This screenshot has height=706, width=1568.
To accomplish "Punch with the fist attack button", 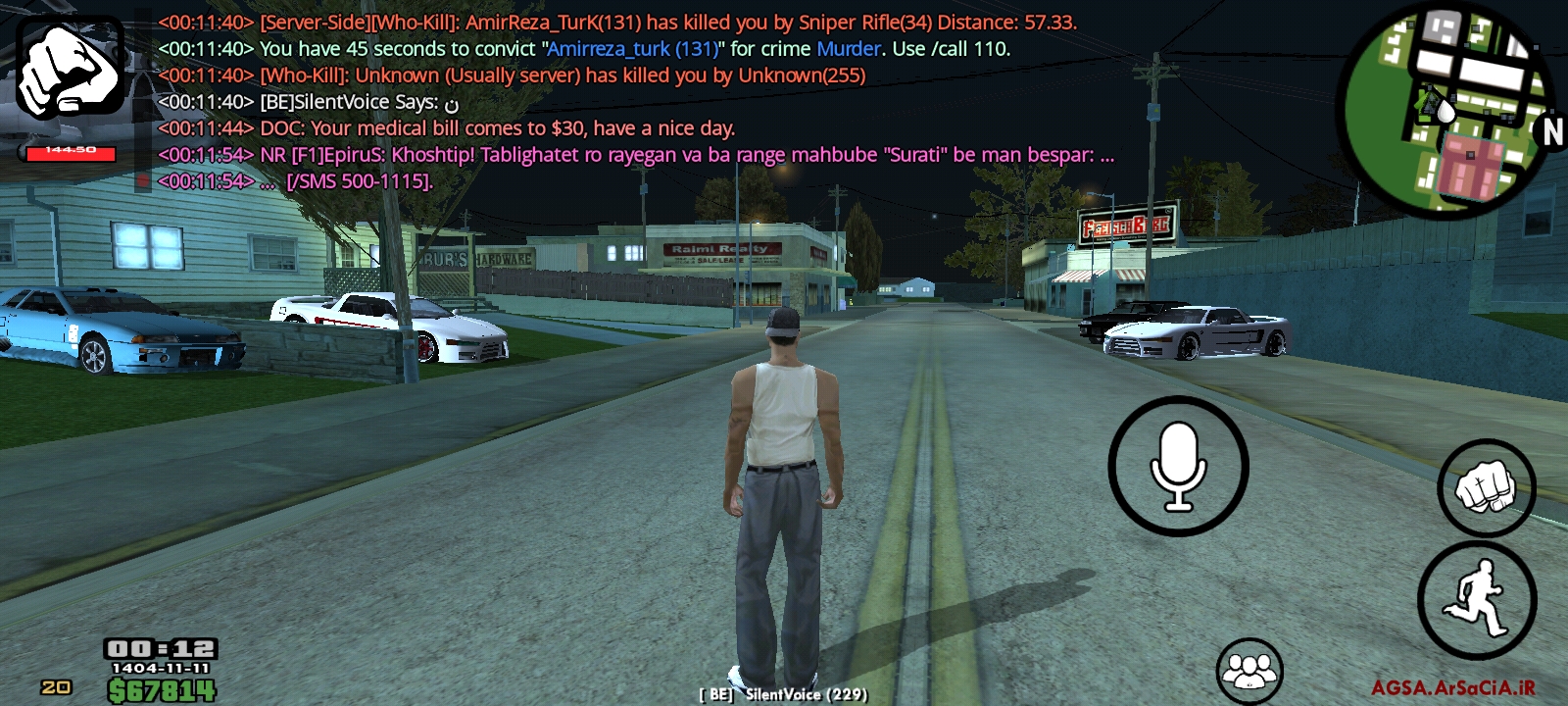I will [1486, 487].
